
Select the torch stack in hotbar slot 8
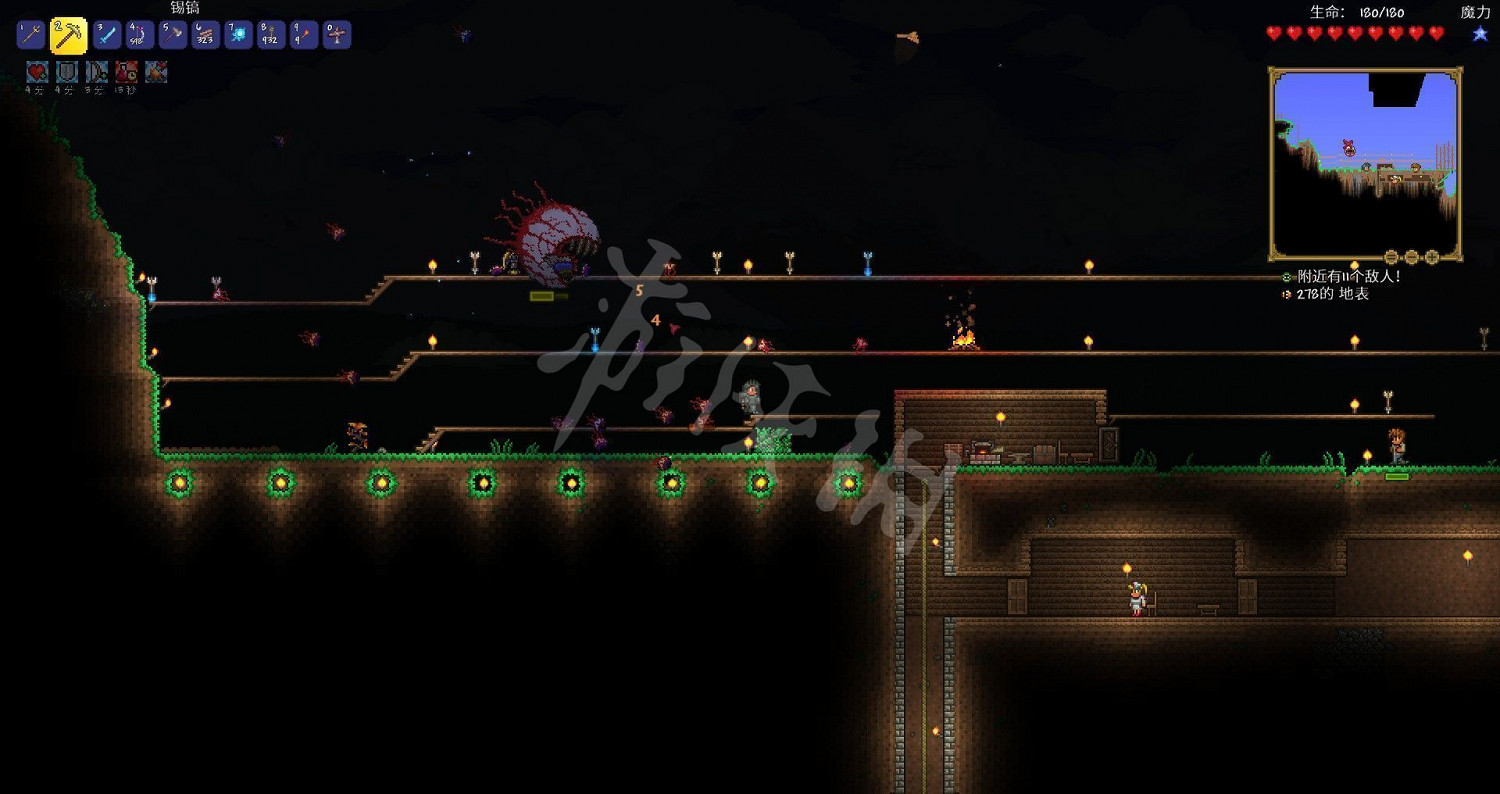(x=272, y=34)
